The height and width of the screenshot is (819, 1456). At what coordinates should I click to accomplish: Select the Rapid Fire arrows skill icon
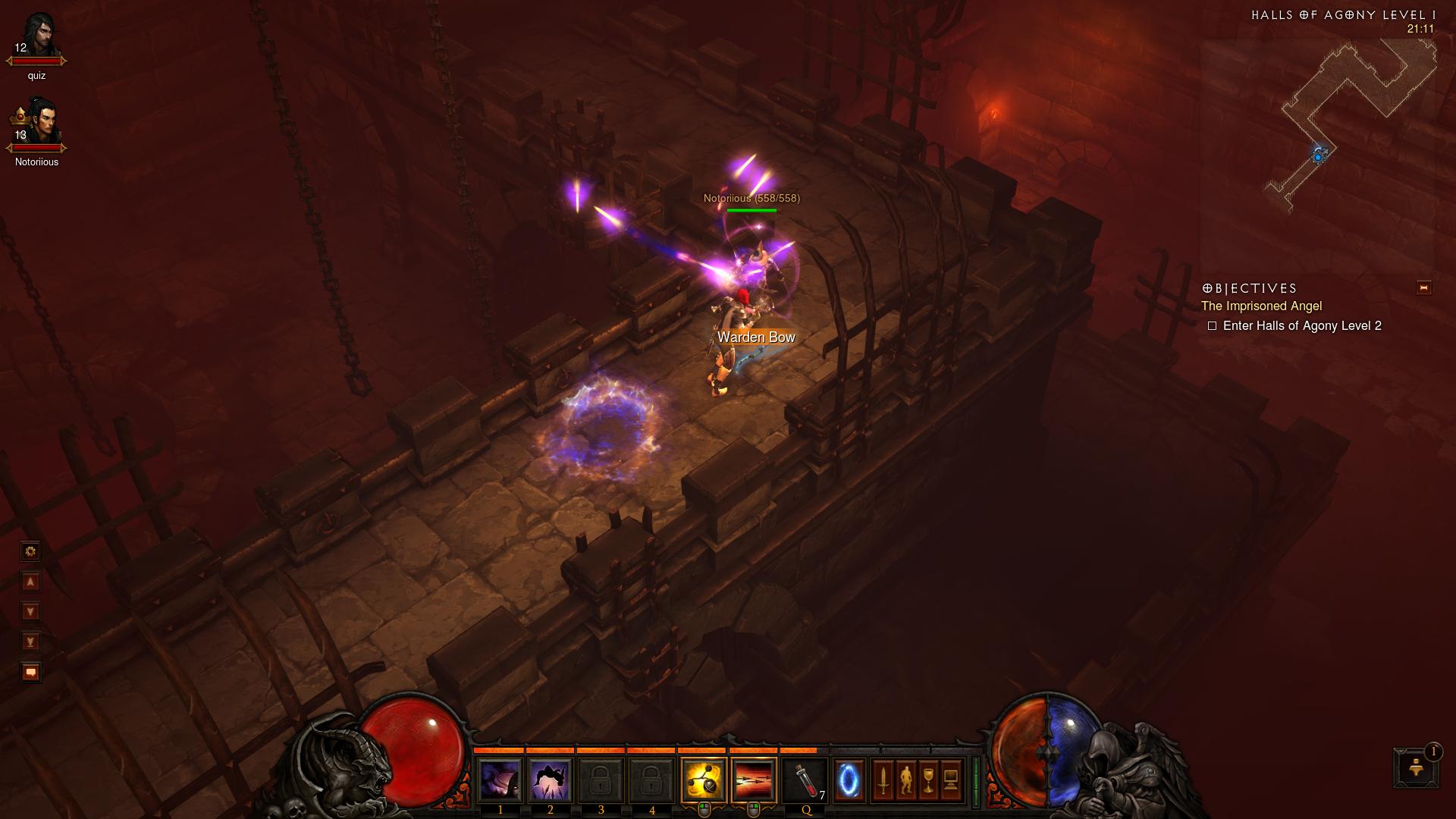tap(754, 780)
